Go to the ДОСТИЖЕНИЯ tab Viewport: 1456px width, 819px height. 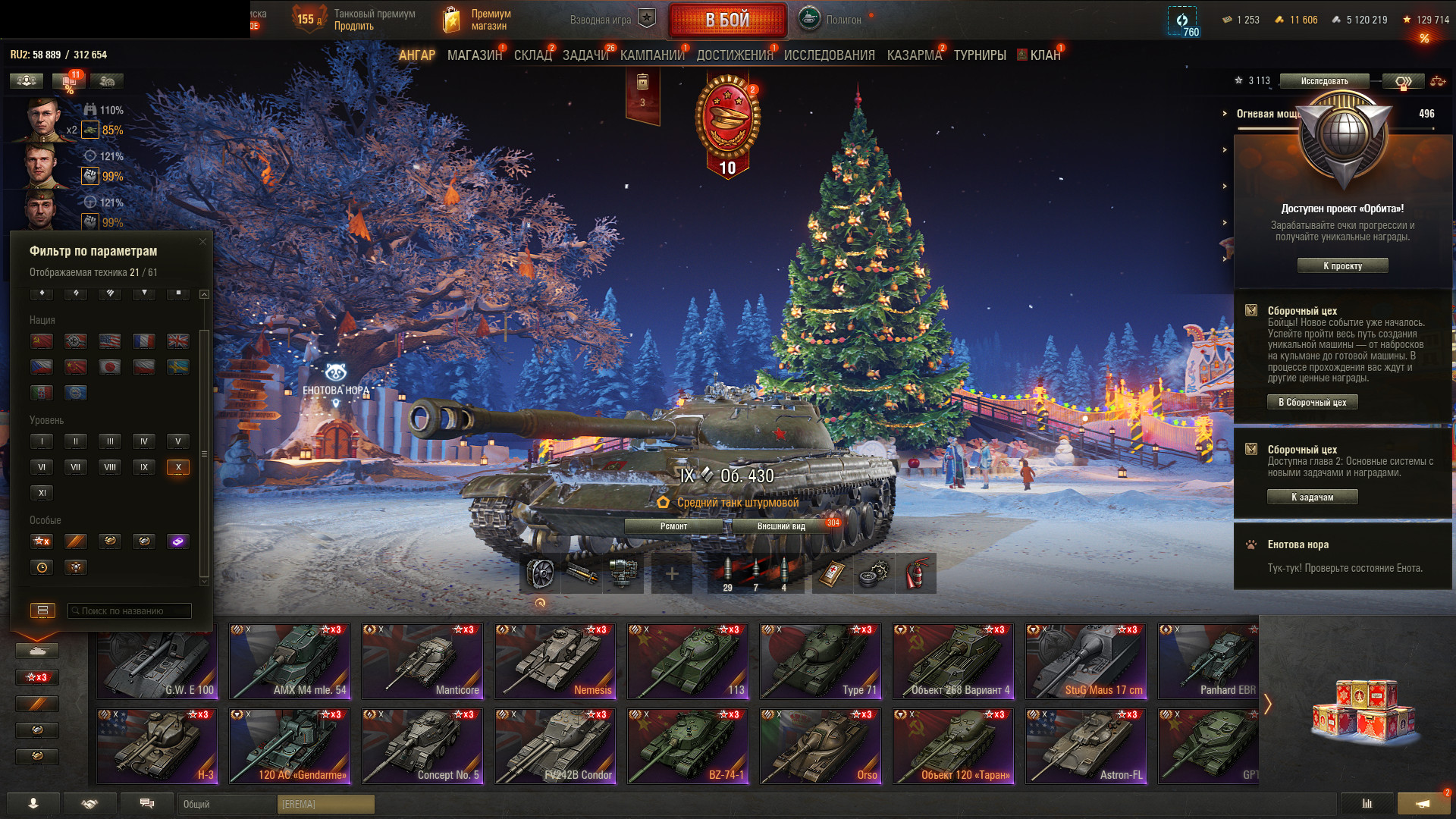[x=734, y=55]
